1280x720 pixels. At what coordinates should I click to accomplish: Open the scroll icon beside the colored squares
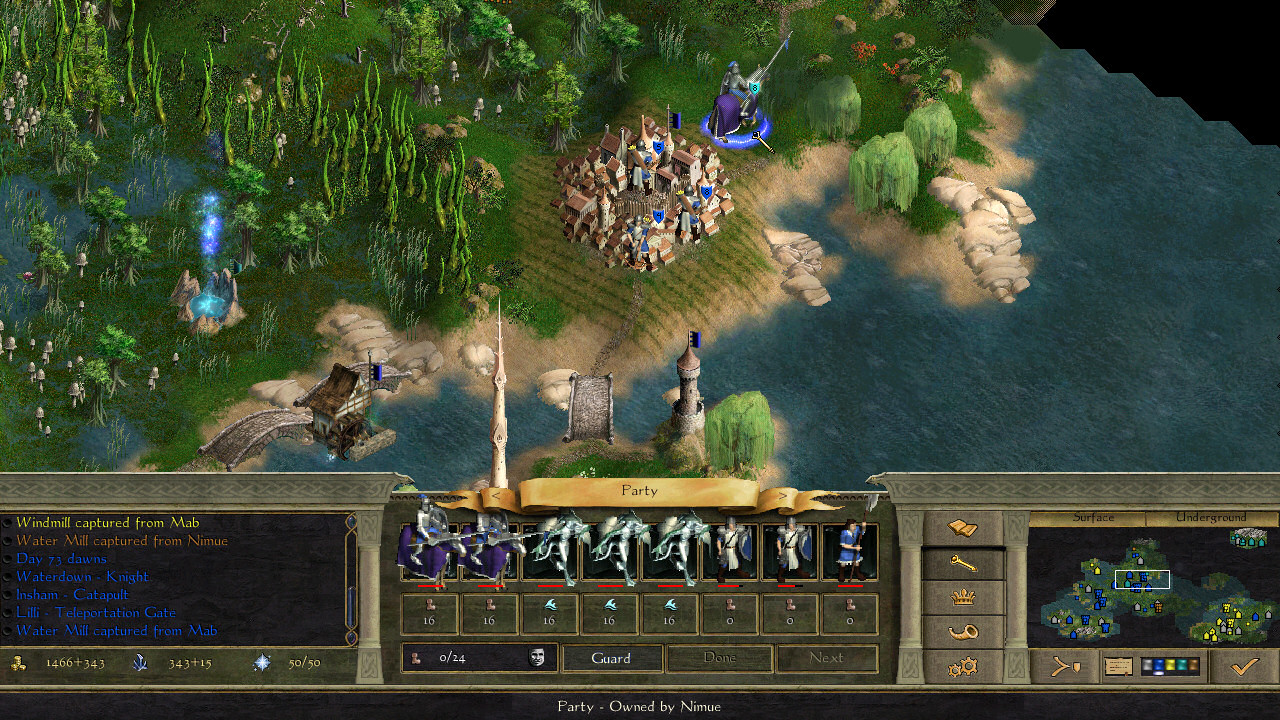1118,667
